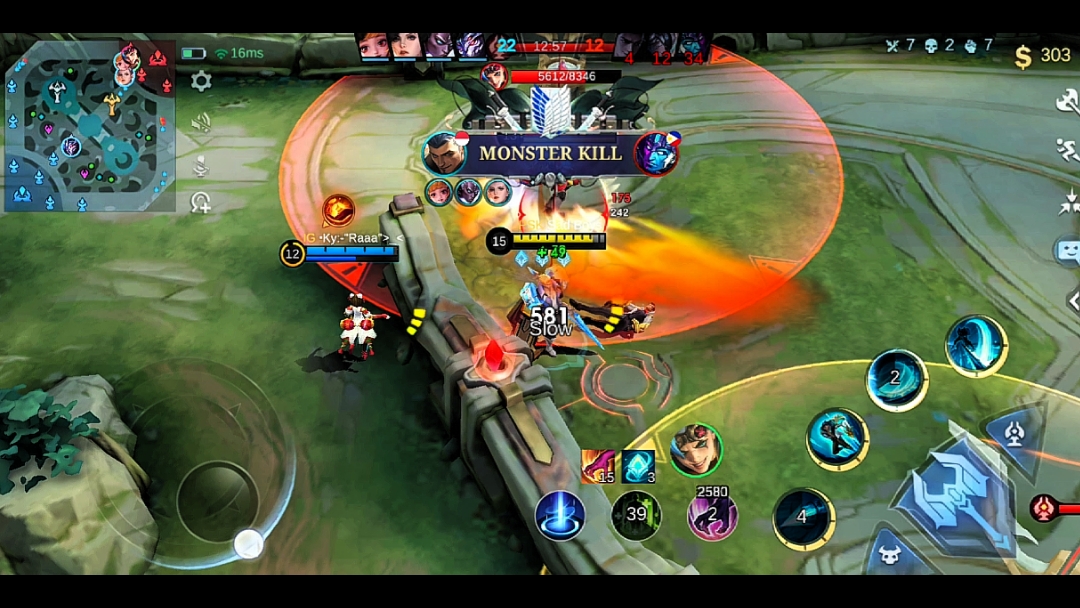Use the blue crystal item with count 3
The height and width of the screenshot is (608, 1080).
[638, 466]
